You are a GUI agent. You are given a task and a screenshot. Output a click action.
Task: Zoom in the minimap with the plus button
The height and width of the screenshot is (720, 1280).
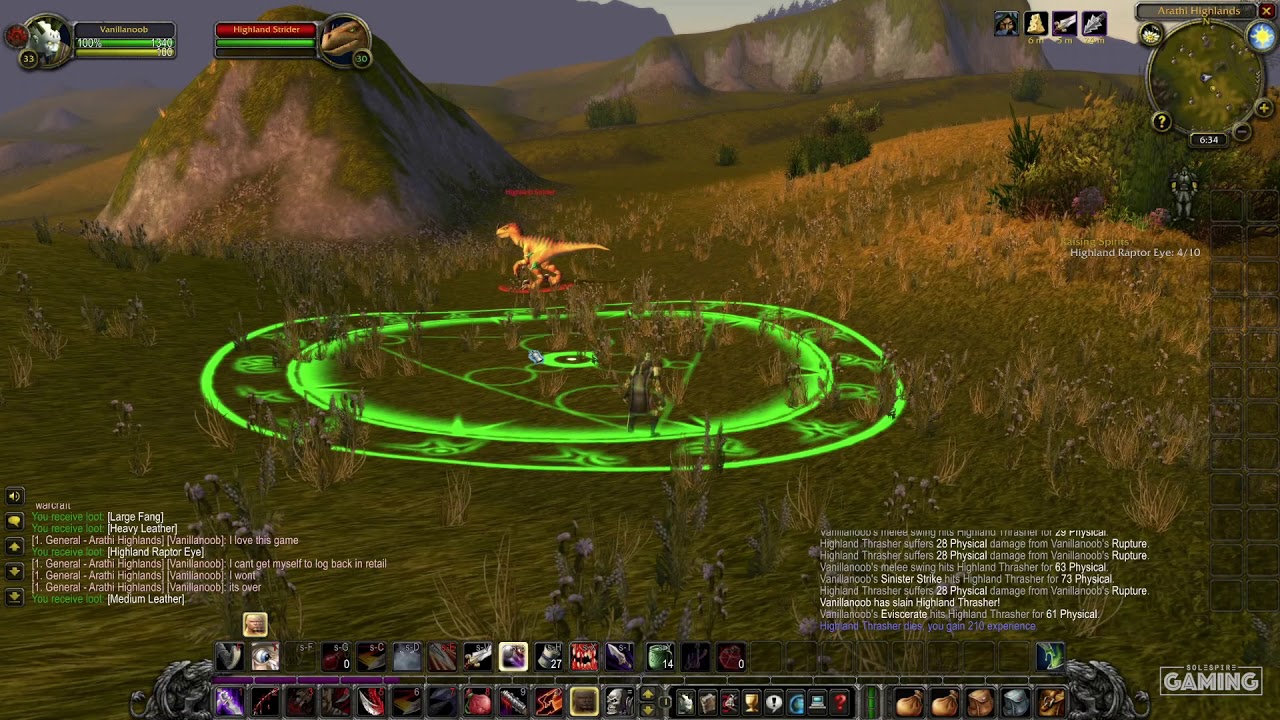[x=1263, y=108]
